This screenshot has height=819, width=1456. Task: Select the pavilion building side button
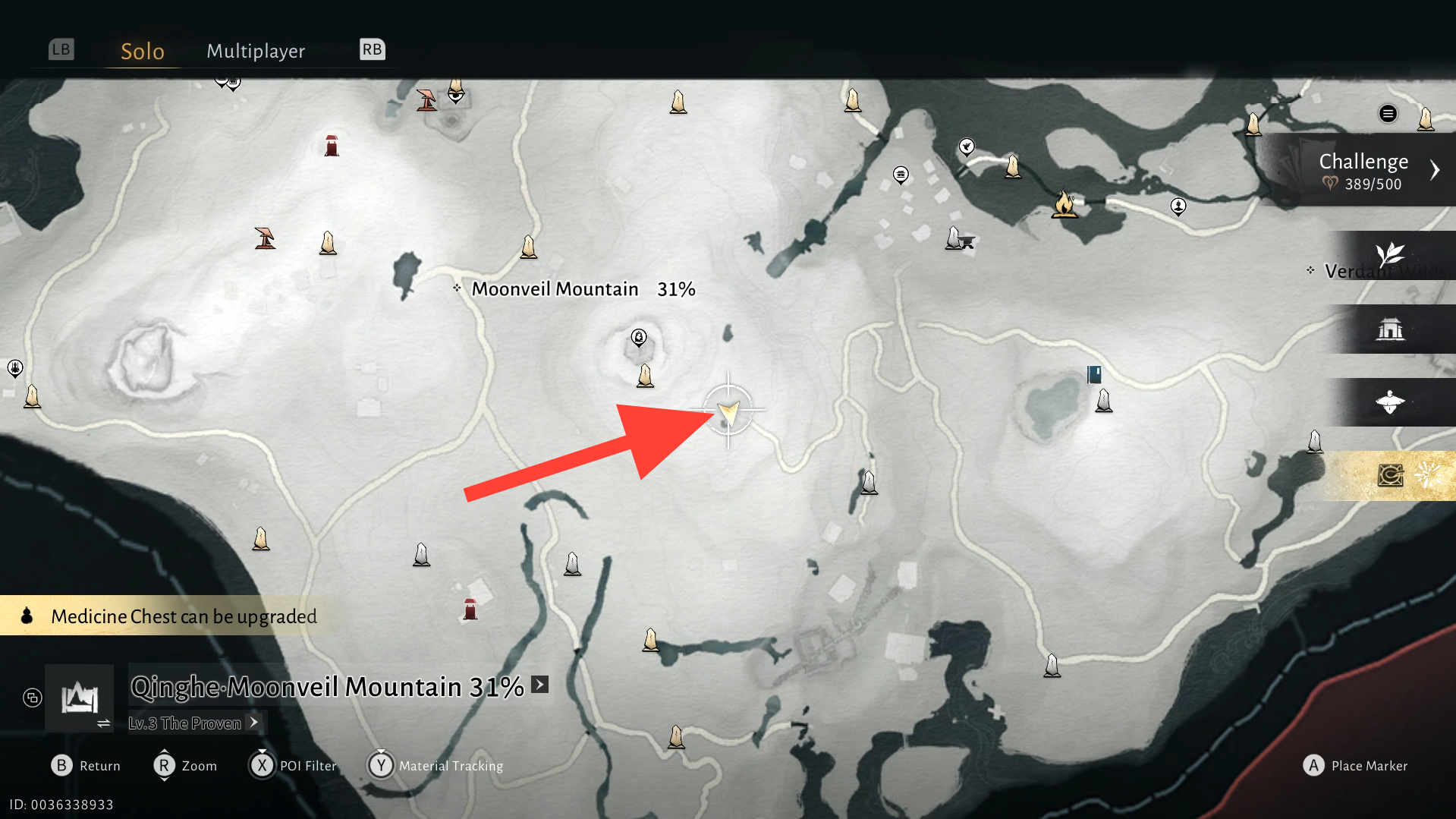pyautogui.click(x=1390, y=329)
